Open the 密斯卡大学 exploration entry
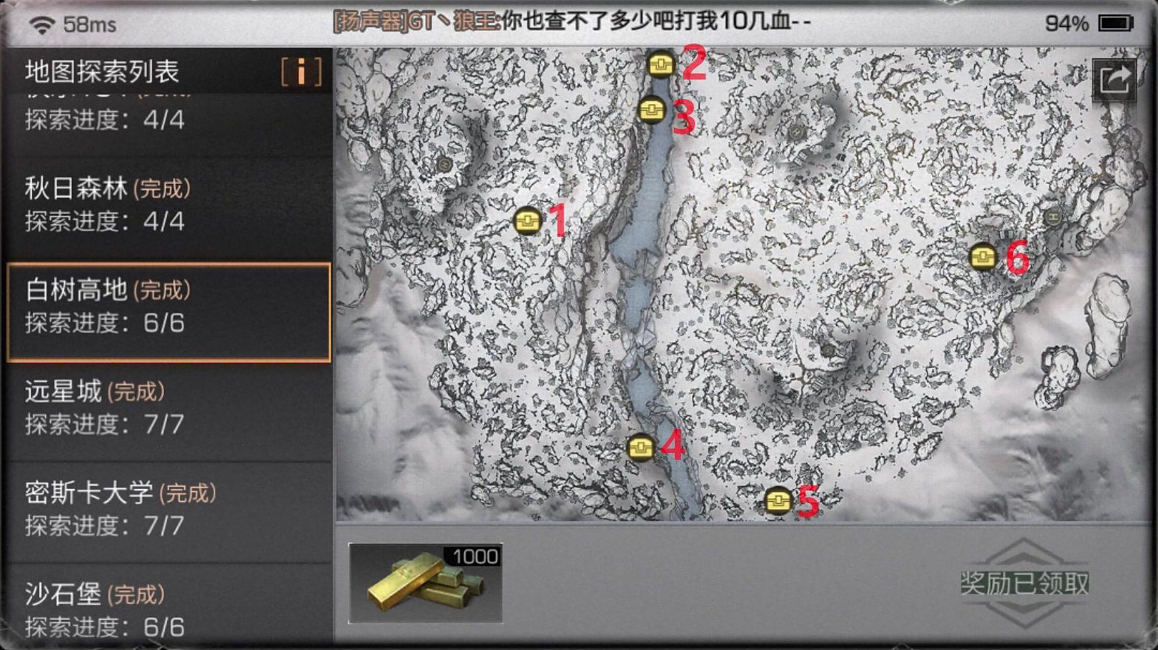The height and width of the screenshot is (650, 1158). (167, 509)
